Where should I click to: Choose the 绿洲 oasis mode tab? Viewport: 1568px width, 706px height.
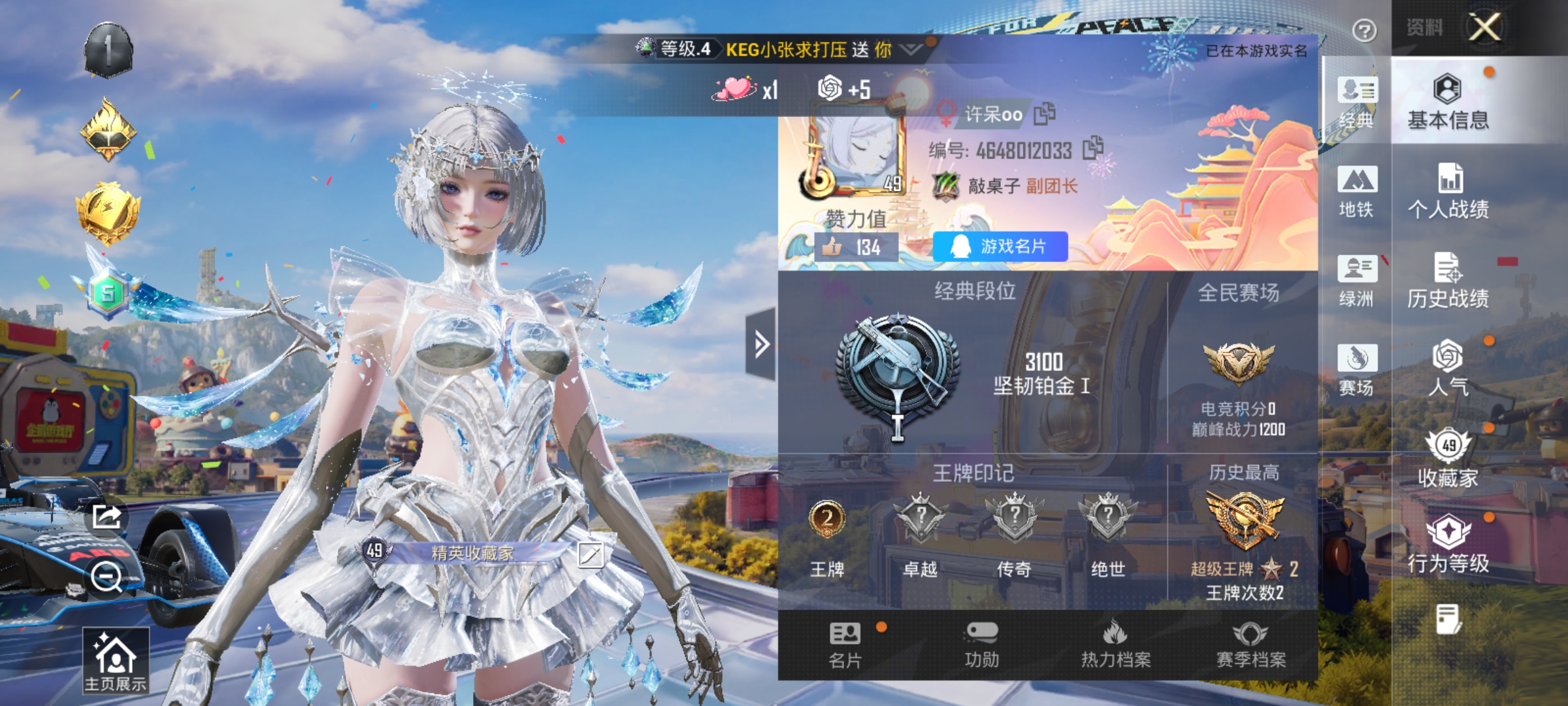(x=1356, y=280)
